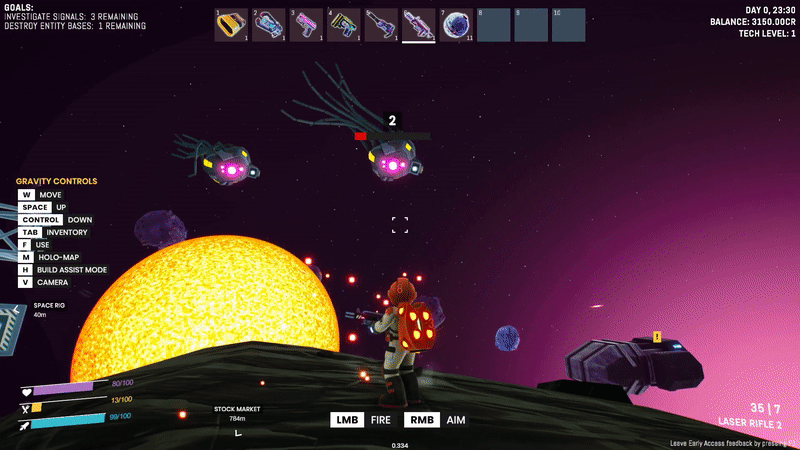Select the laser rifle in slot 6

click(419, 25)
